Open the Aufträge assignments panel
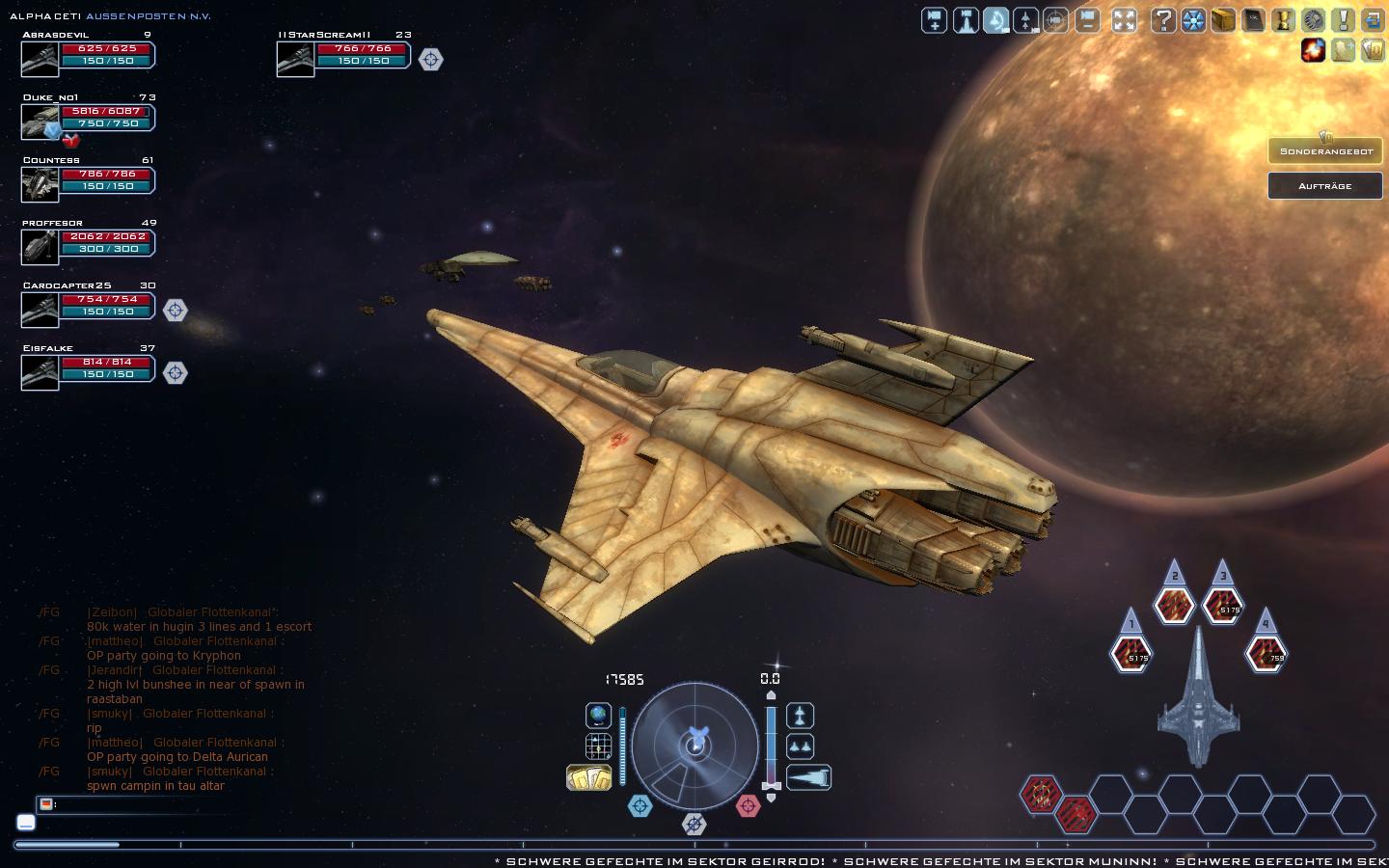Screen dimensions: 1389x868 click(1325, 185)
